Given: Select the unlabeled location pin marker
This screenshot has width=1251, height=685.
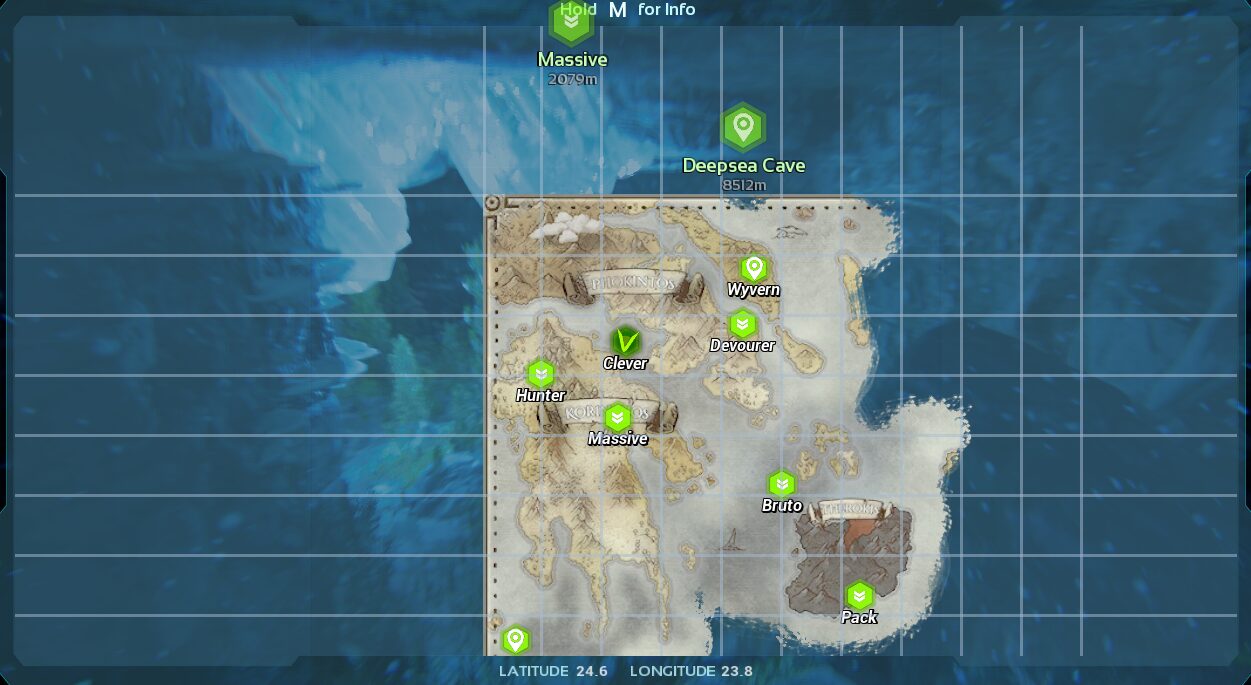Looking at the screenshot, I should (x=515, y=639).
